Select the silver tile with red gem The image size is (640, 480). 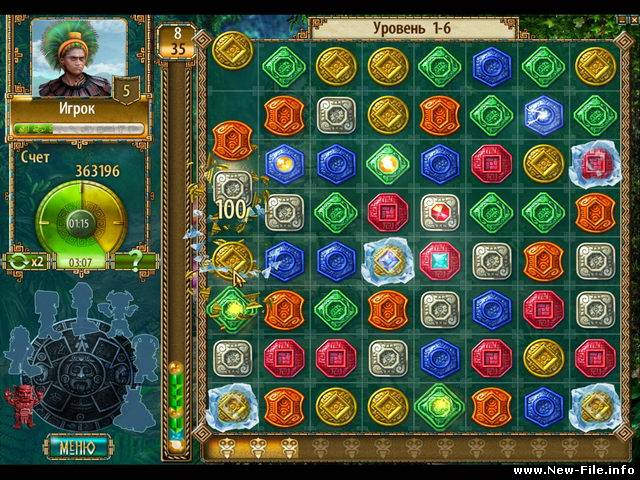(440, 211)
